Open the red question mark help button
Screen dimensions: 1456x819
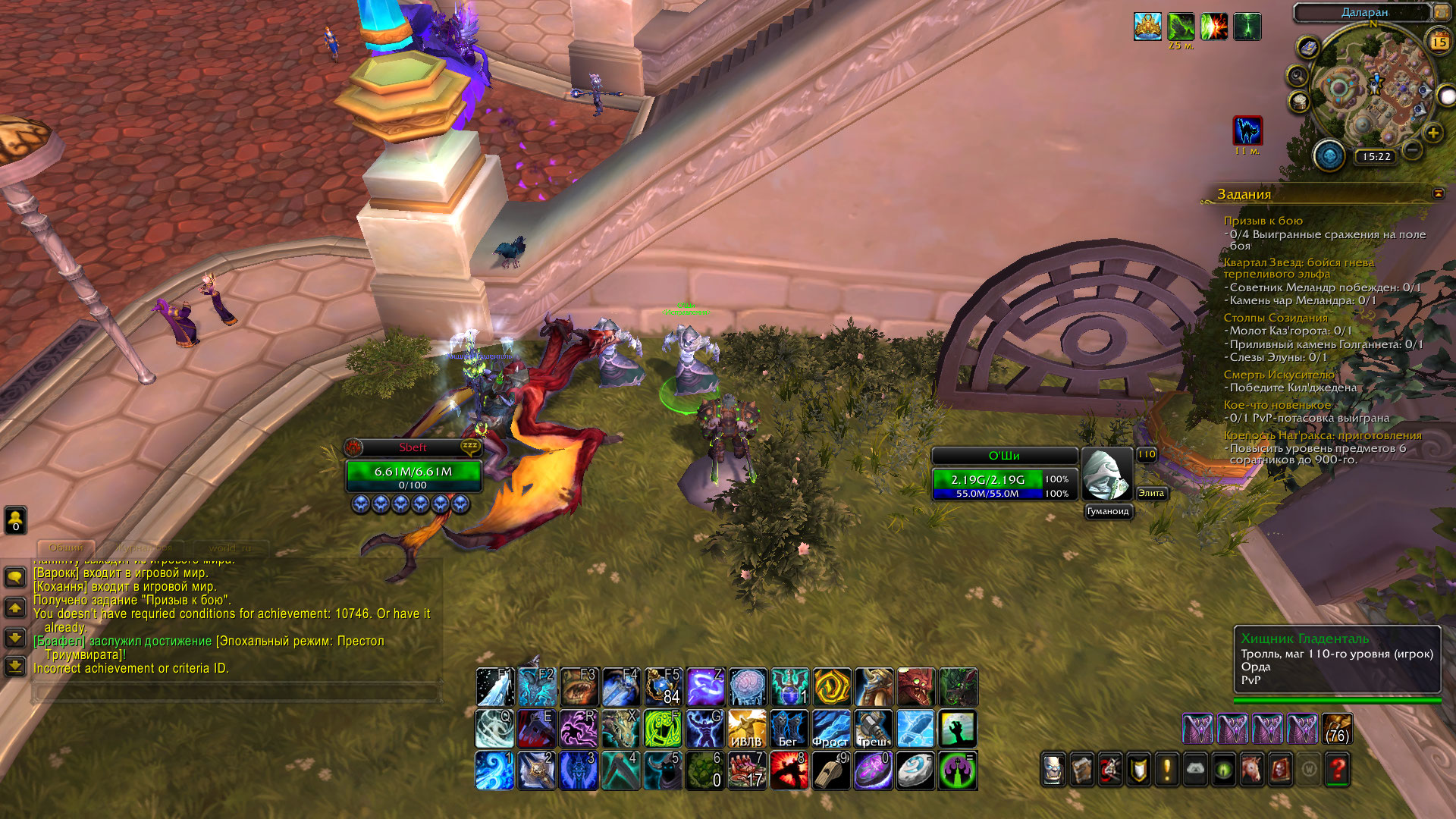click(1337, 770)
